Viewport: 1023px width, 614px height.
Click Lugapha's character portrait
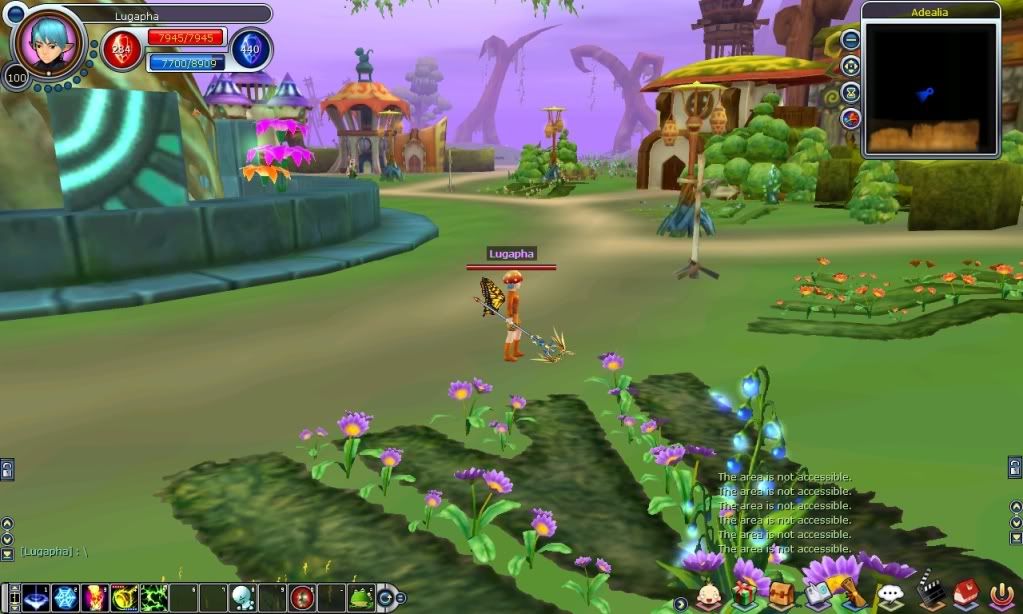point(50,42)
